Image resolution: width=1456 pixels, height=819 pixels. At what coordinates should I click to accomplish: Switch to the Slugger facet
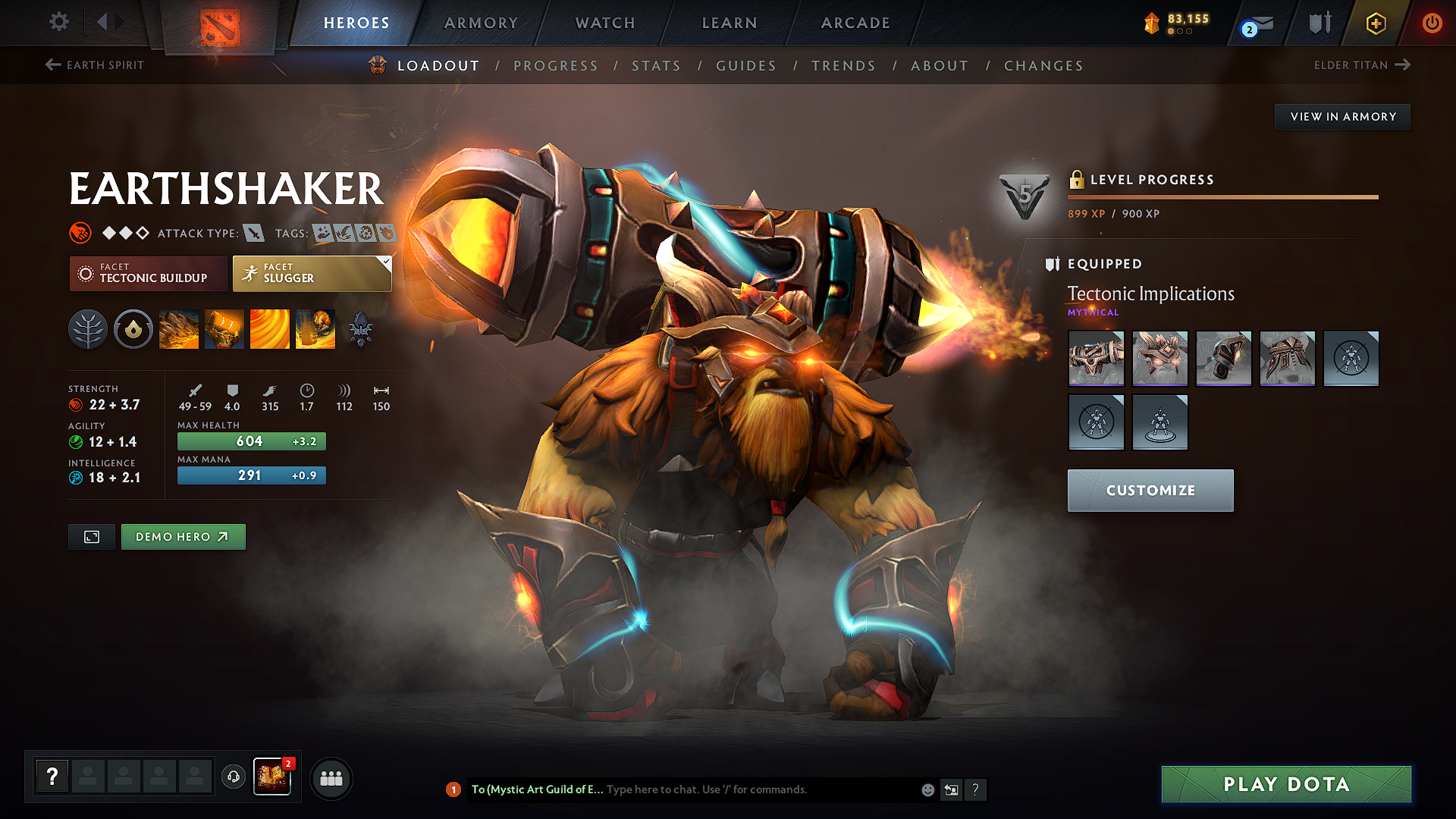coord(311,273)
